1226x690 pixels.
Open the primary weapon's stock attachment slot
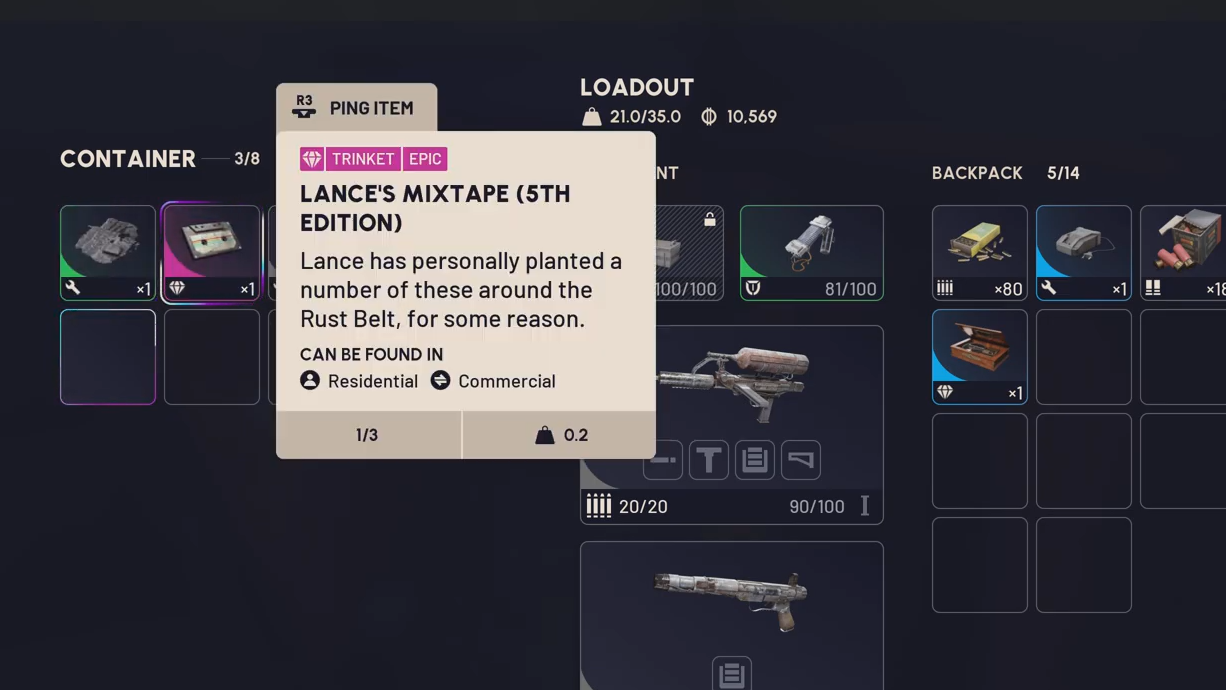click(801, 460)
